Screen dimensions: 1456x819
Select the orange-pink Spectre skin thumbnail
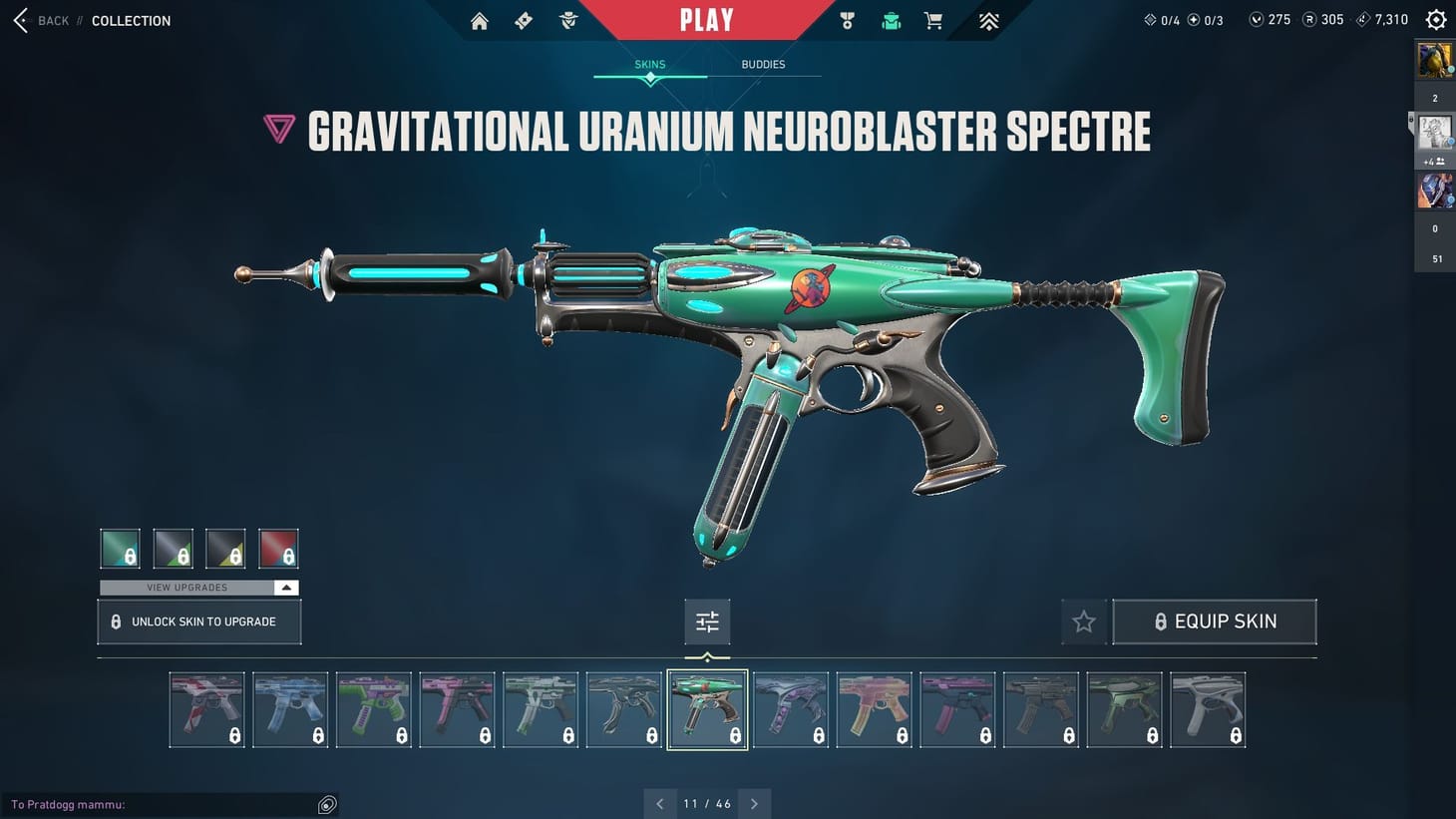click(x=874, y=709)
